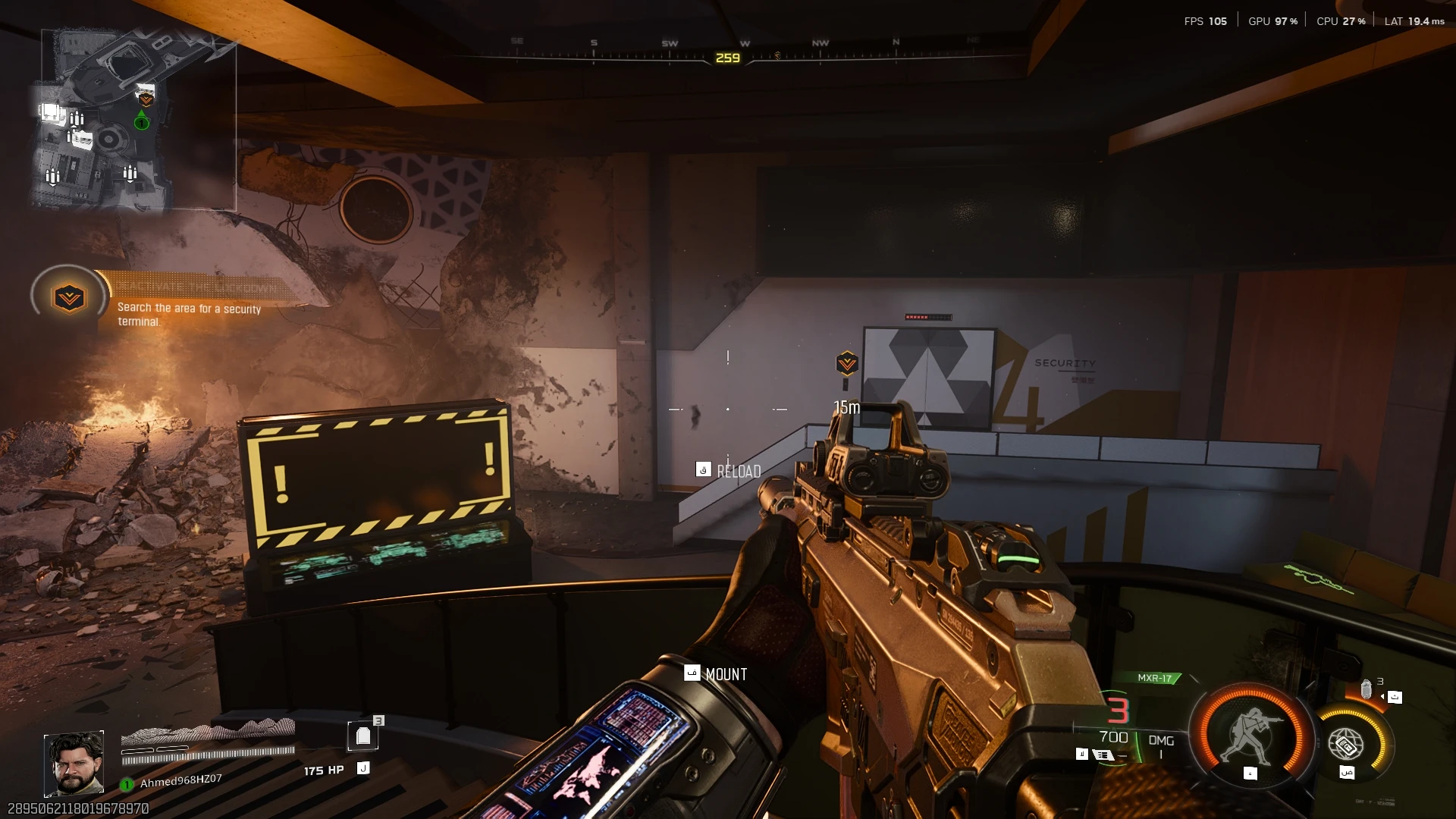The image size is (1456, 819).
Task: Click the armor plate icon showing 3
Action: [364, 734]
